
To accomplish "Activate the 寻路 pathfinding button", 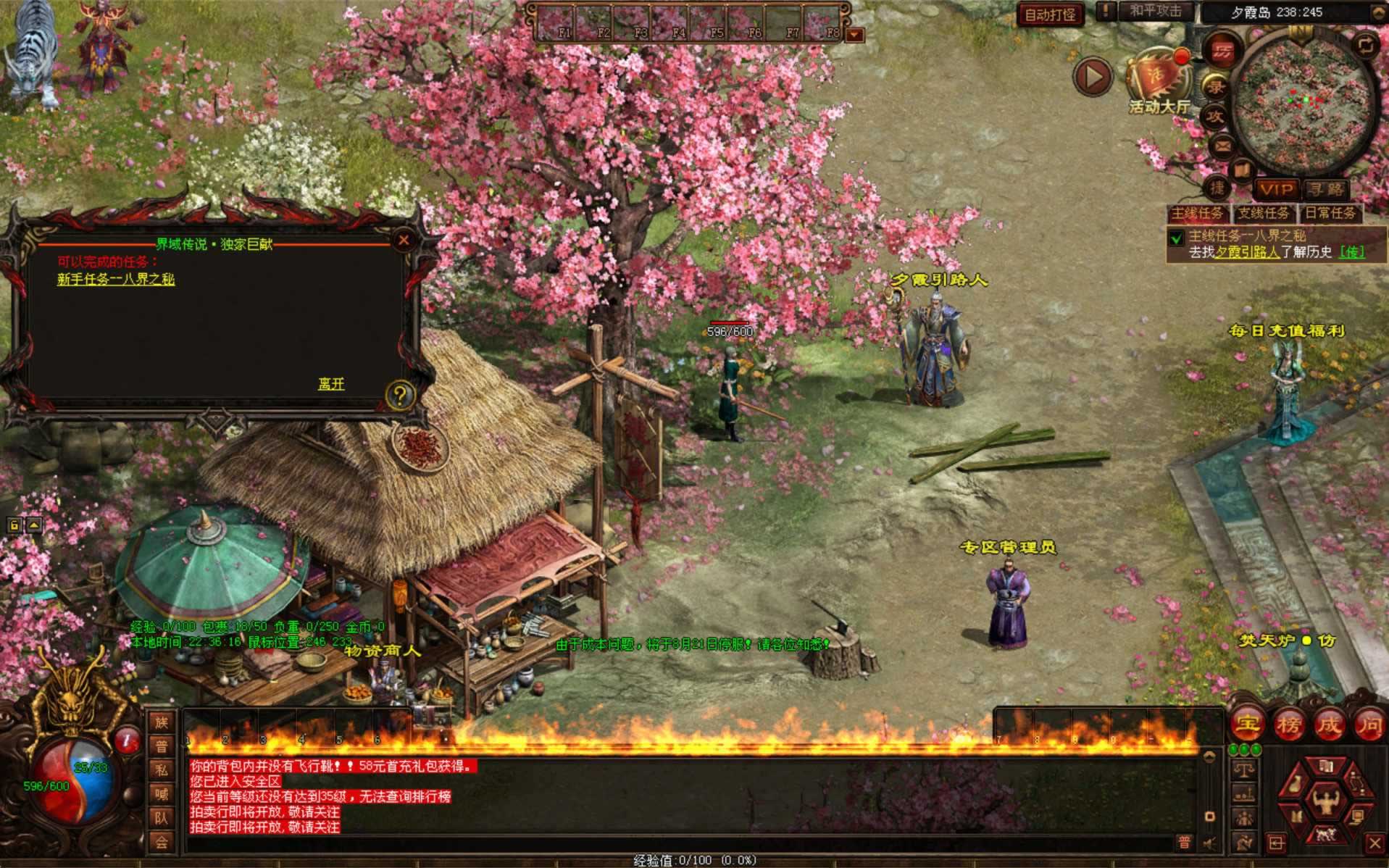I will [1326, 190].
